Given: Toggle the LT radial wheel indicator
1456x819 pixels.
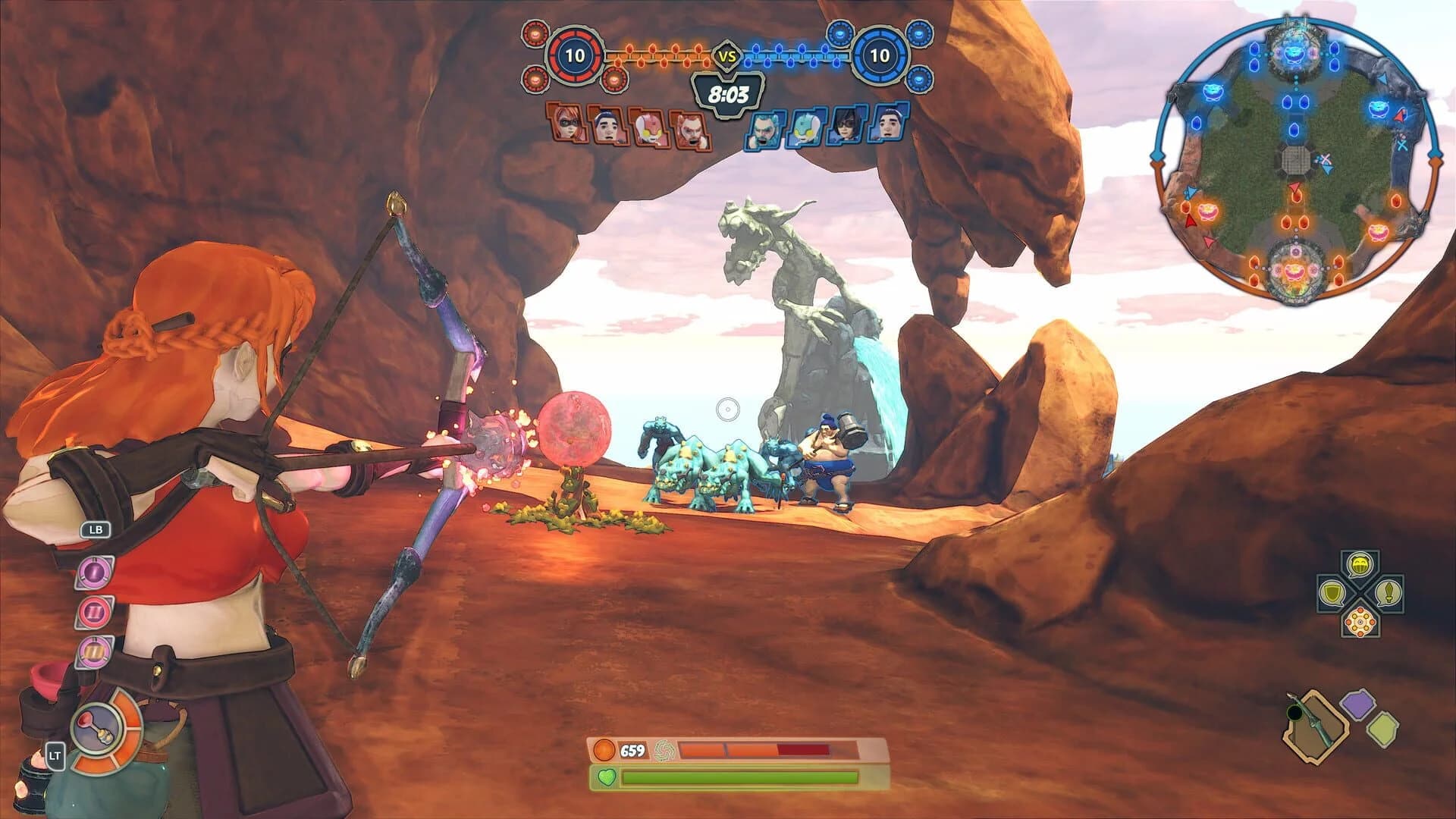Looking at the screenshot, I should pos(56,756).
